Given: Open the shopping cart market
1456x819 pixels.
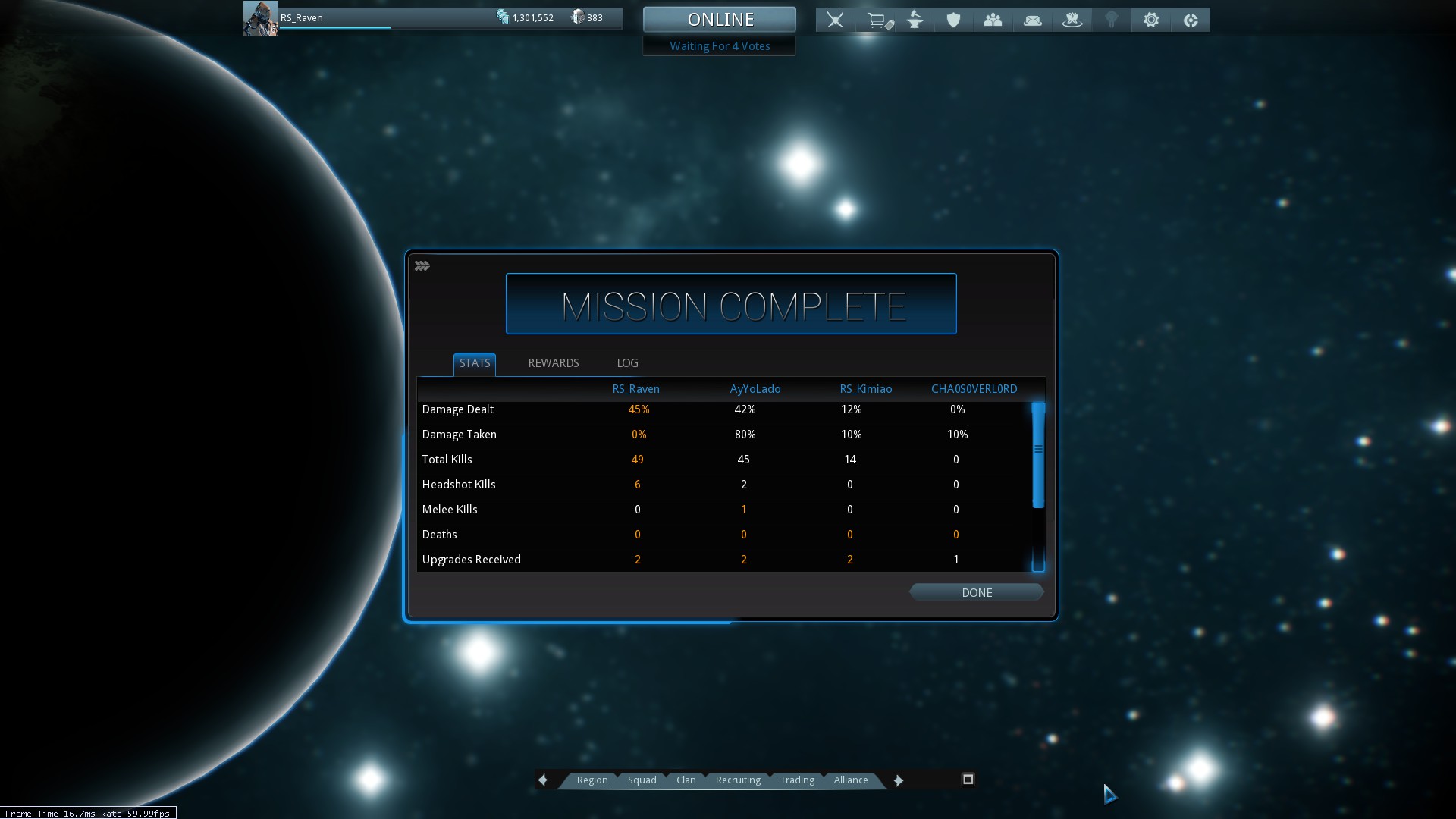Looking at the screenshot, I should point(878,20).
